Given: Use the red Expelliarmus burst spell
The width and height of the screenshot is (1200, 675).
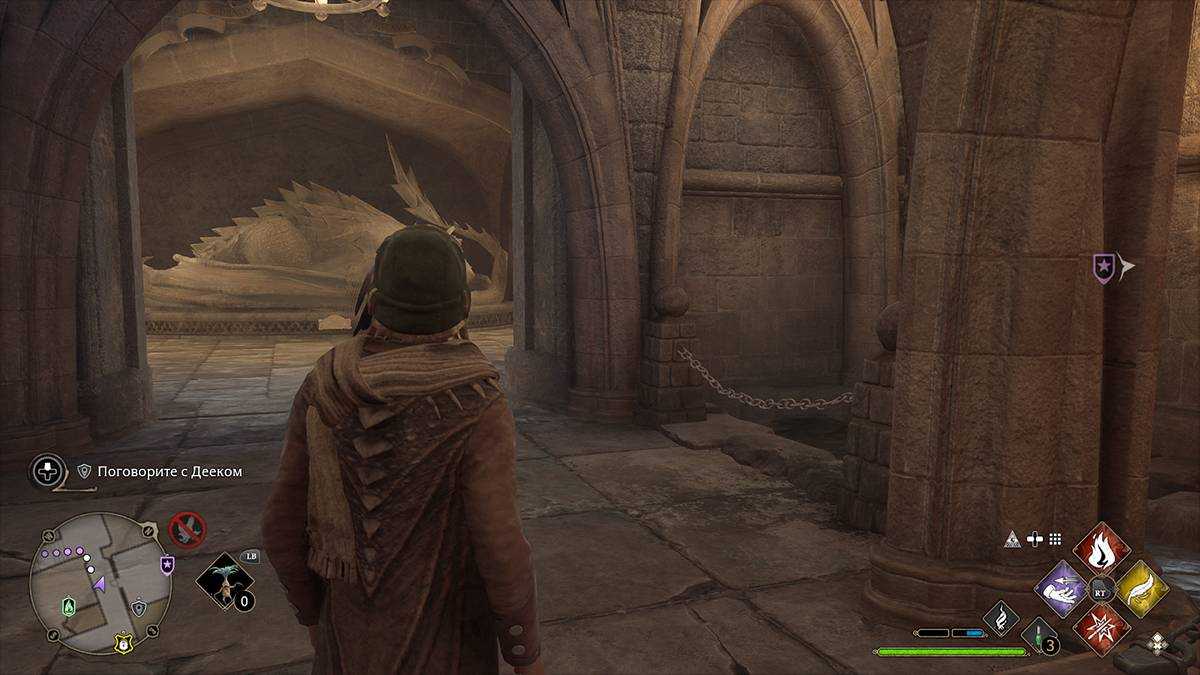Looking at the screenshot, I should pos(1102,629).
